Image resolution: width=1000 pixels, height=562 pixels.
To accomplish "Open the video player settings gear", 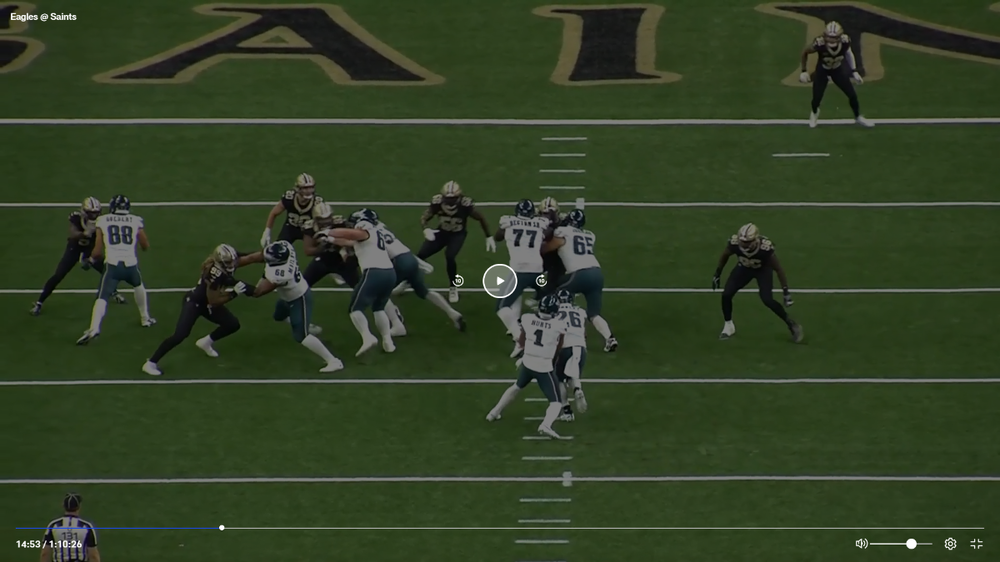I will point(950,544).
